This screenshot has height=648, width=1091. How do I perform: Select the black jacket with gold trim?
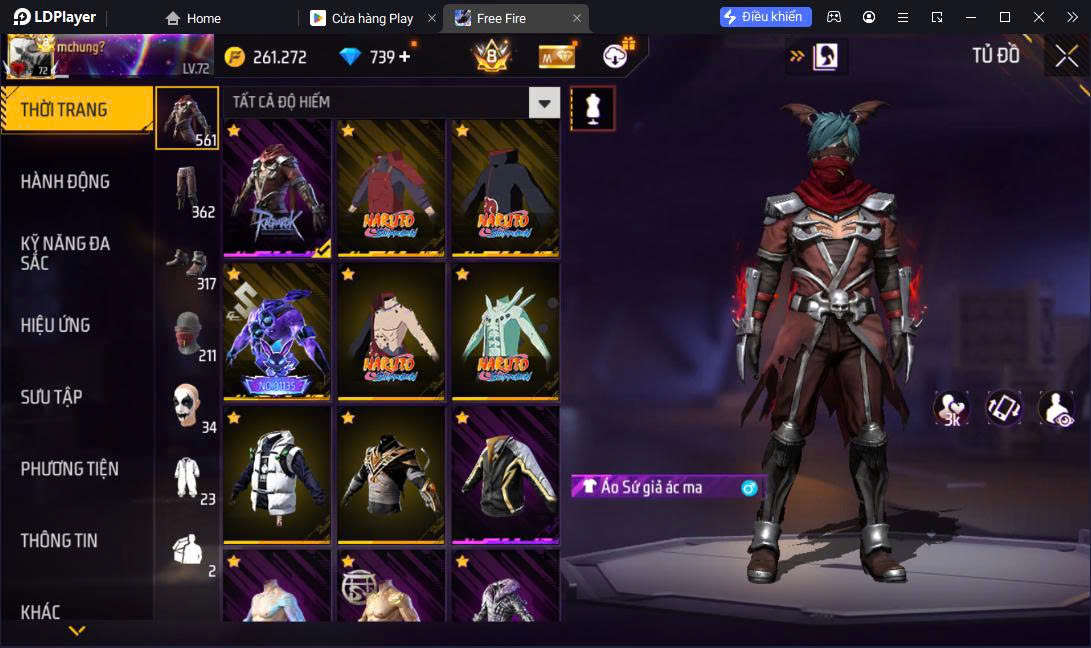coord(505,475)
